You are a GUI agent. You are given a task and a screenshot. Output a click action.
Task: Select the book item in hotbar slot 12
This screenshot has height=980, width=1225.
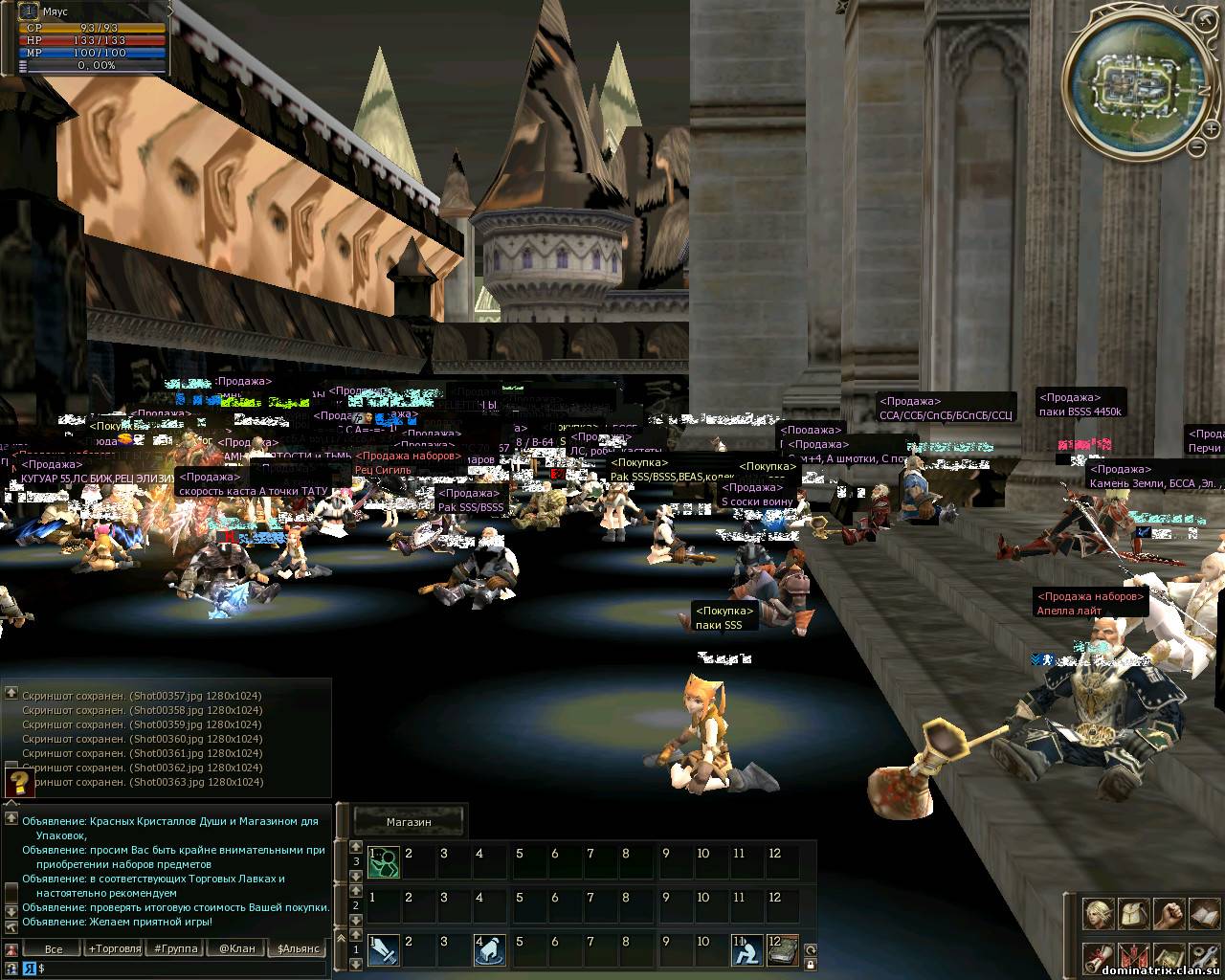tap(782, 949)
